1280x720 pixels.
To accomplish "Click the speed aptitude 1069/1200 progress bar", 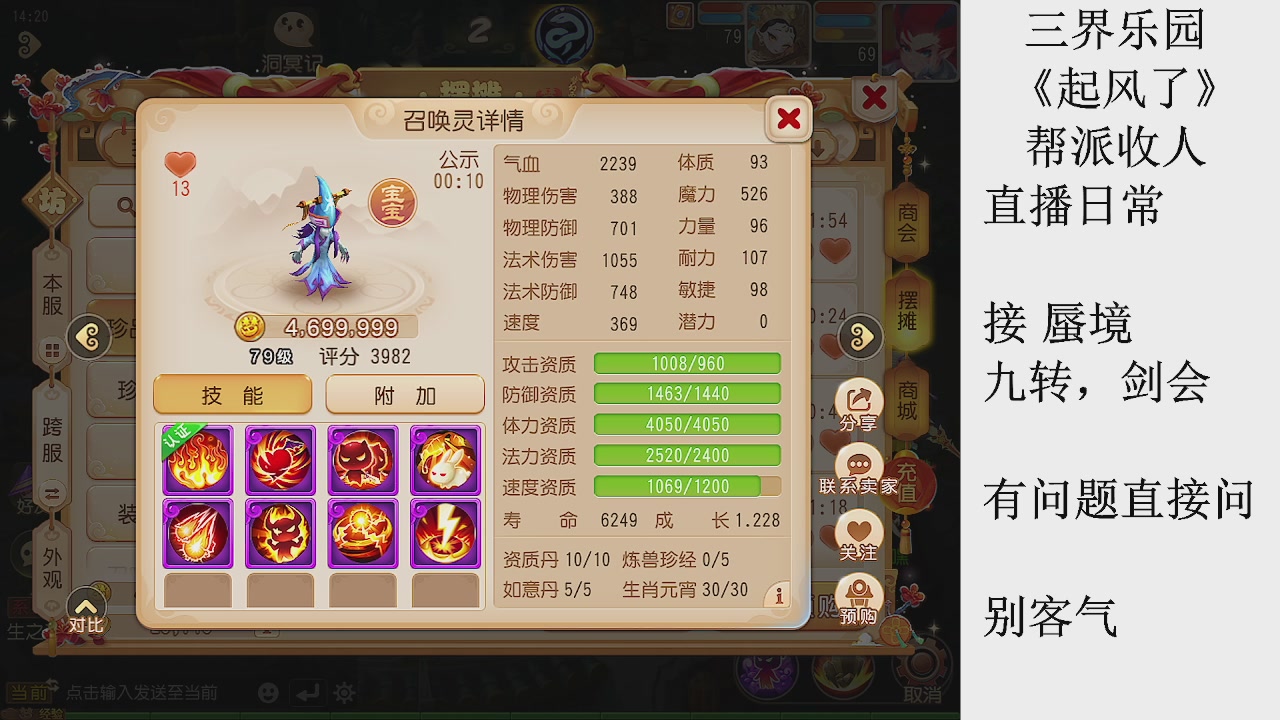I will point(687,487).
